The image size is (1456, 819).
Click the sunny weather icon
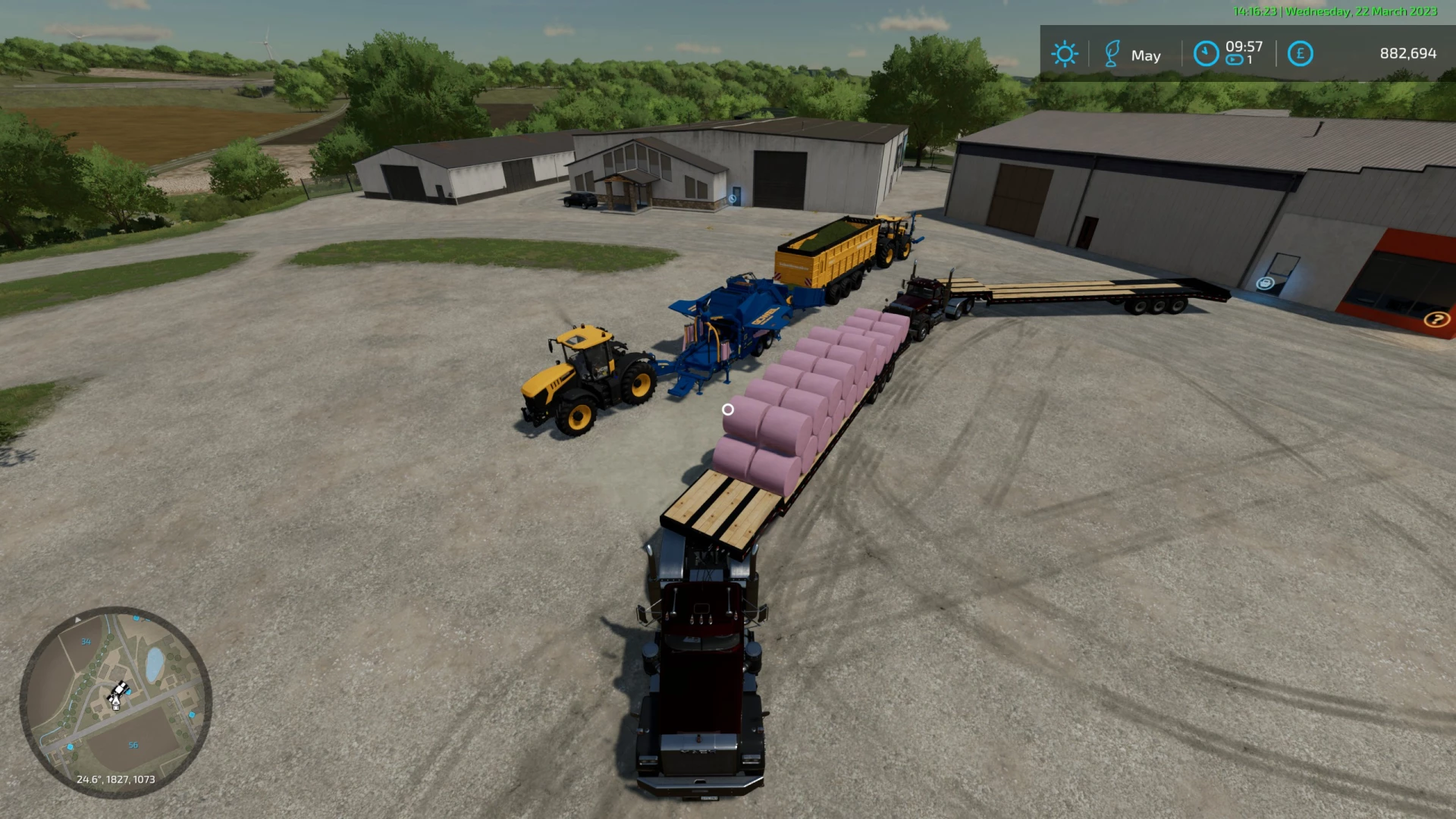[1064, 54]
